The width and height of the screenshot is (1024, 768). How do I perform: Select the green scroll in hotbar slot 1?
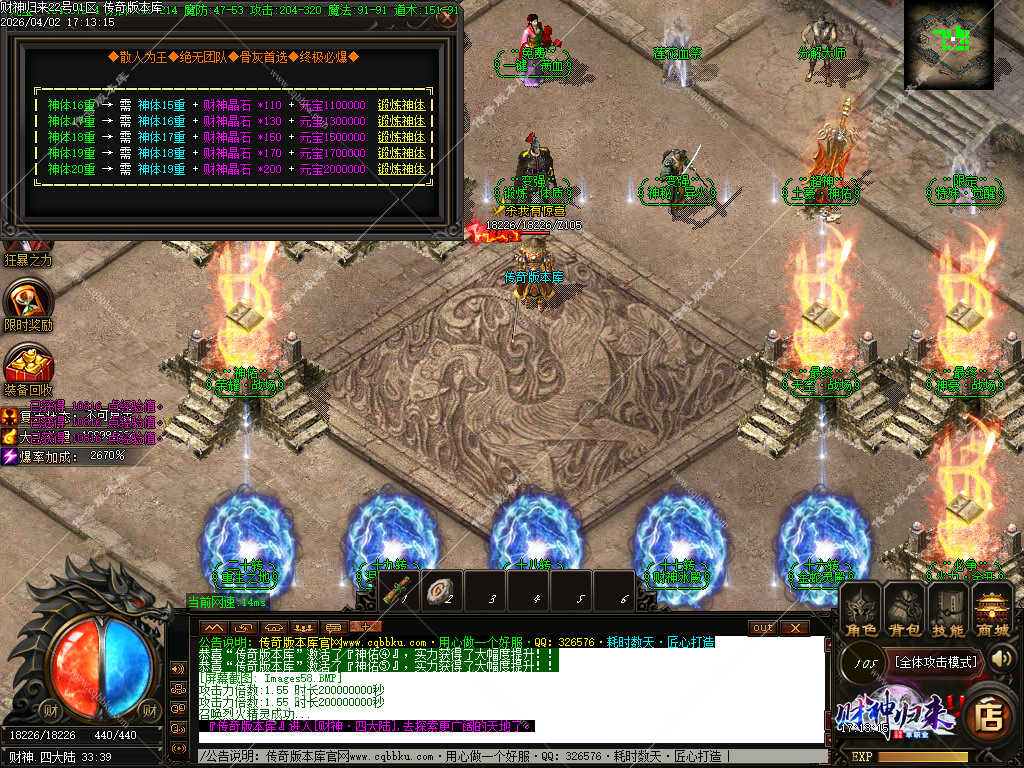pyautogui.click(x=400, y=589)
